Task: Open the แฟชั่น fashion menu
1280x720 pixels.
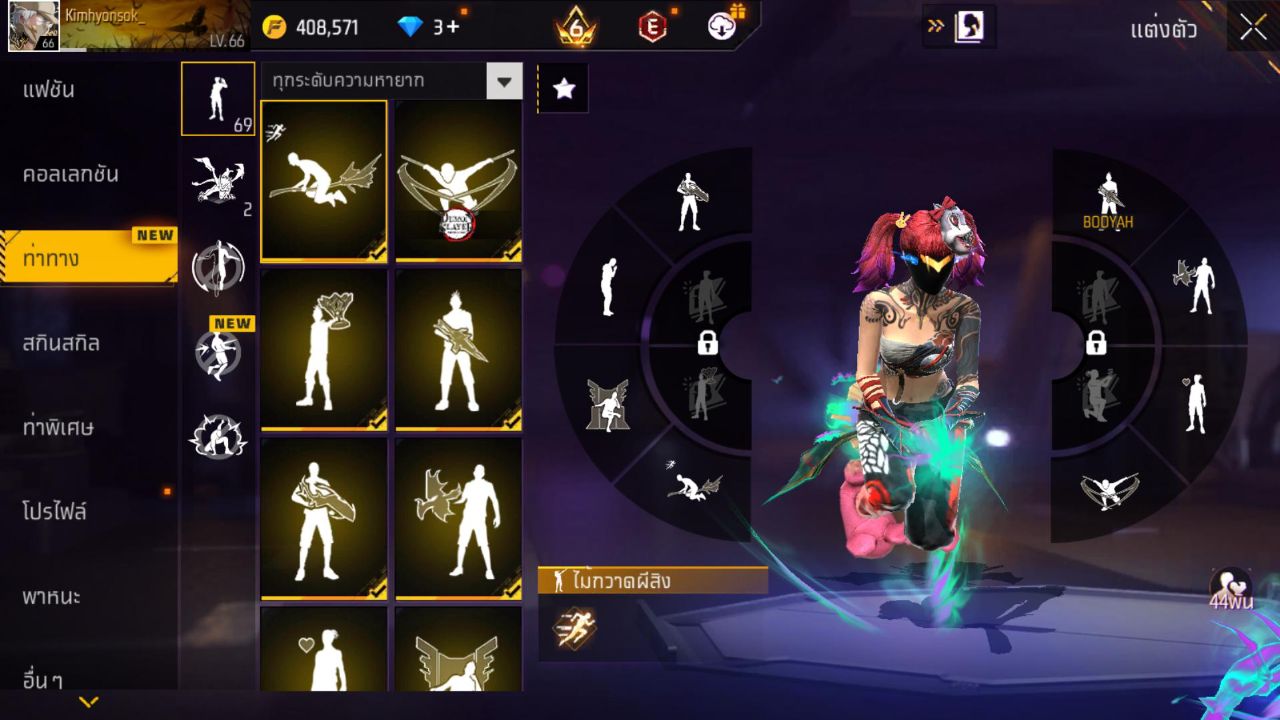Action: point(50,90)
